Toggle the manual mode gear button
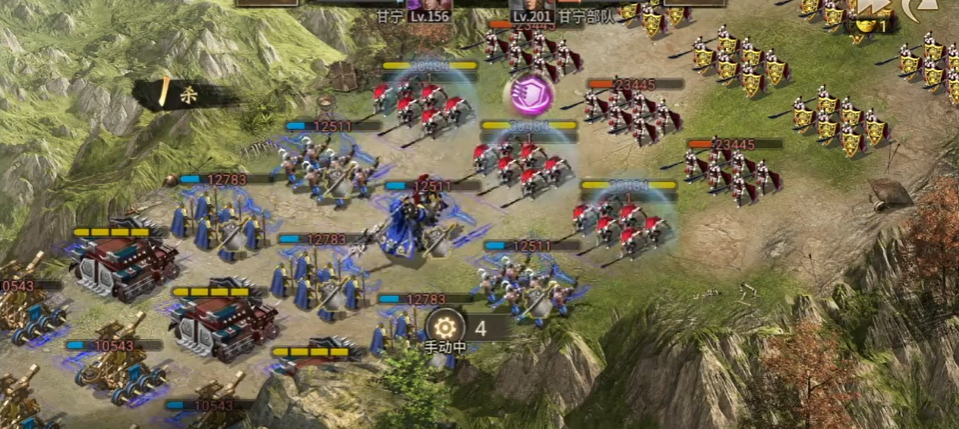 point(444,326)
